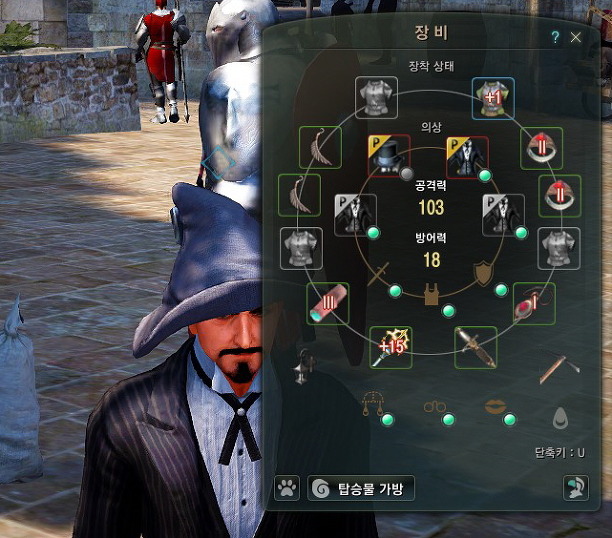Open help for the equipment window
The width and height of the screenshot is (612, 538).
coord(555,37)
